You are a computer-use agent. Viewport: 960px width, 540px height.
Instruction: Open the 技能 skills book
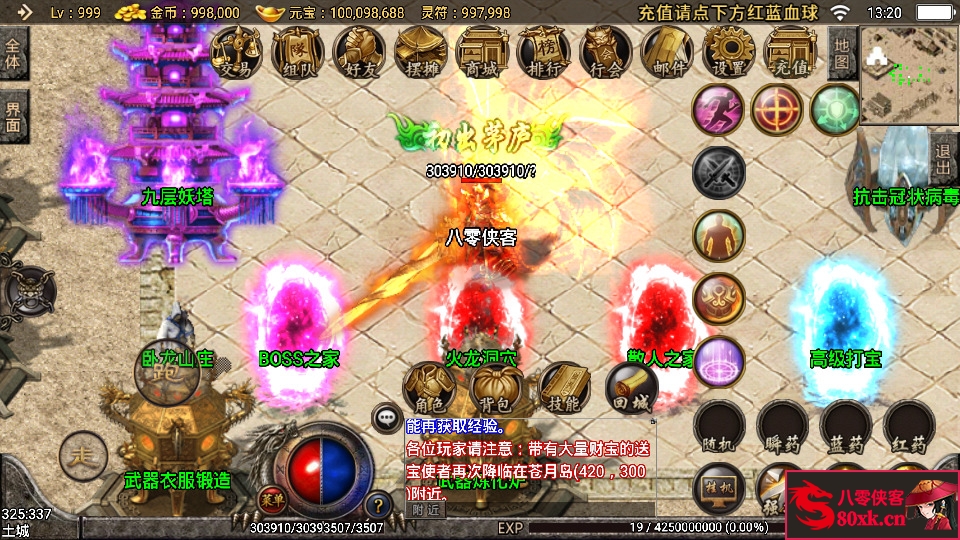[x=563, y=388]
